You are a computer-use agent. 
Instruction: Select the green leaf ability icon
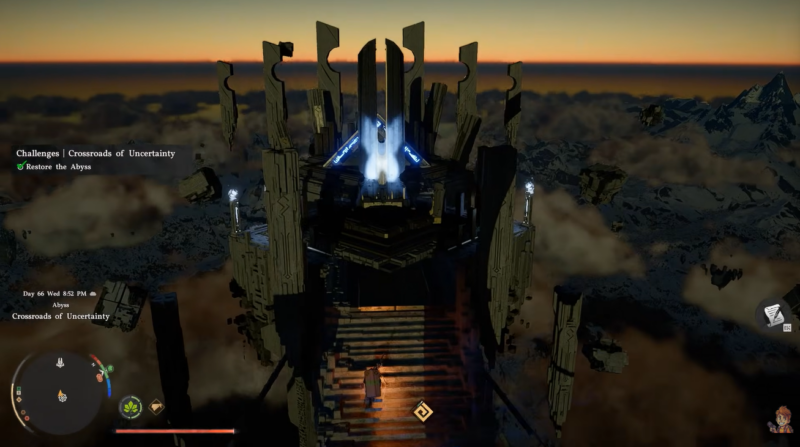[130, 407]
